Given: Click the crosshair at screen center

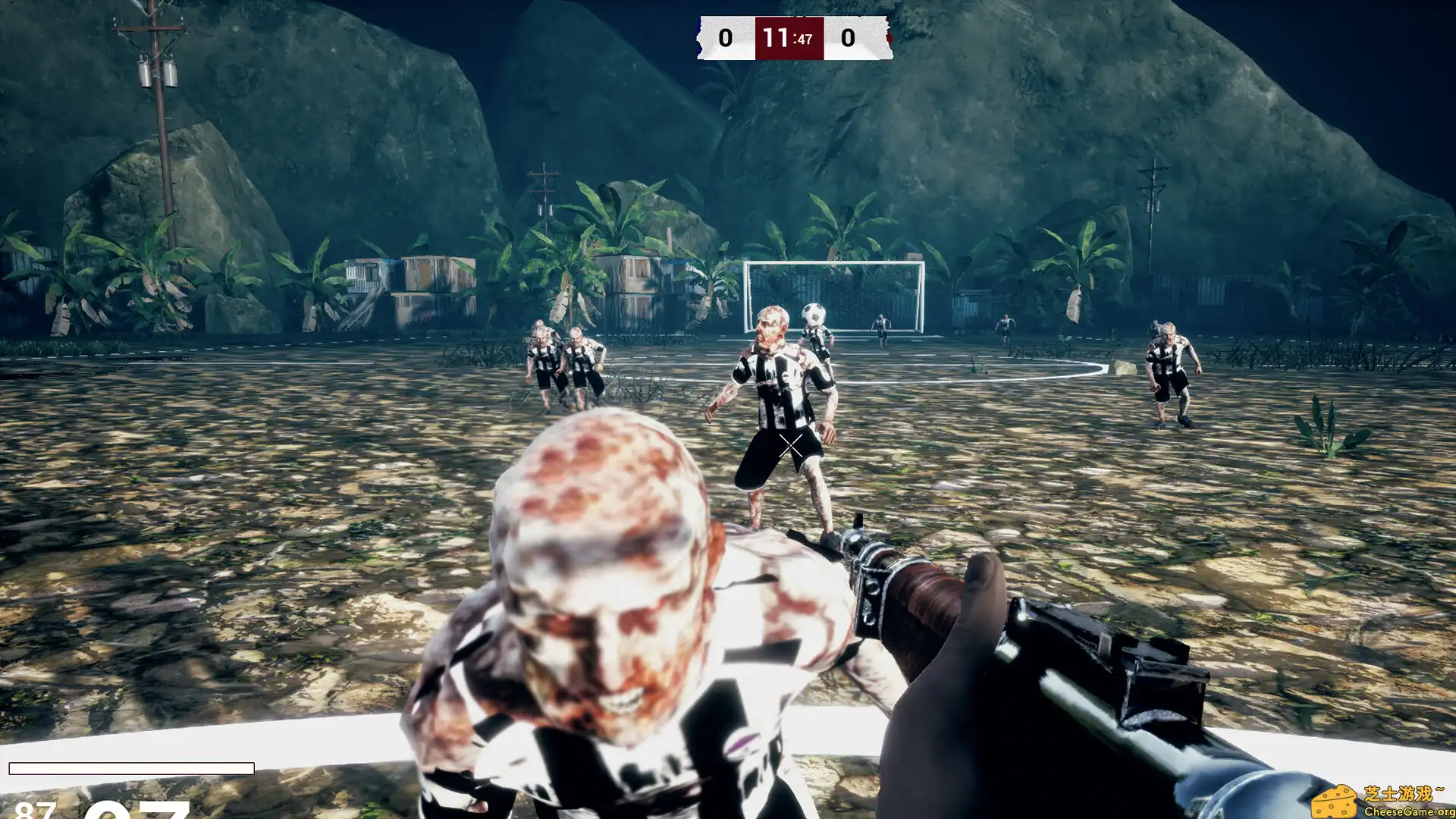Looking at the screenshot, I should pyautogui.click(x=791, y=444).
